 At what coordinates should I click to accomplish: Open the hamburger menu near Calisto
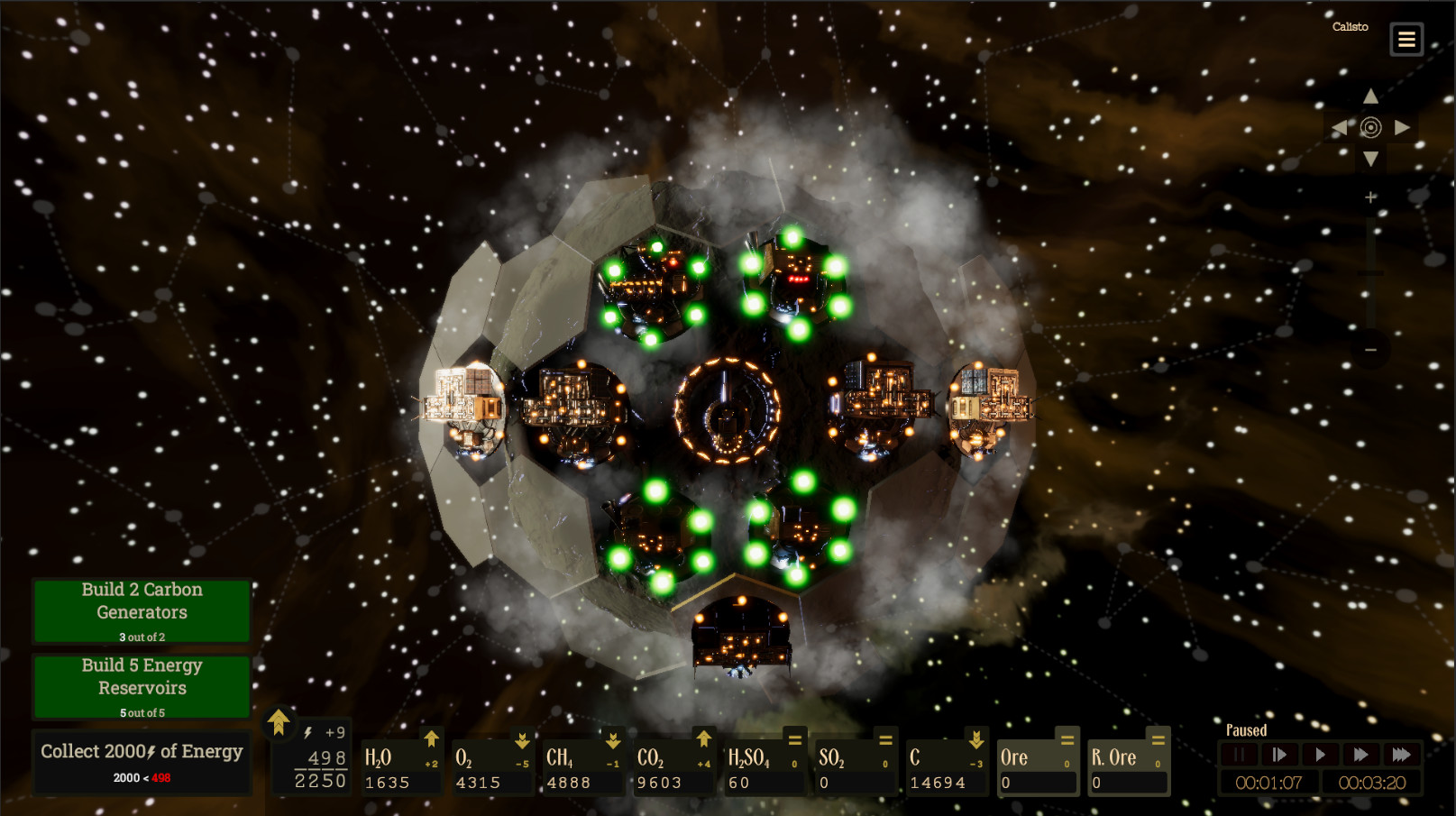tap(1406, 39)
